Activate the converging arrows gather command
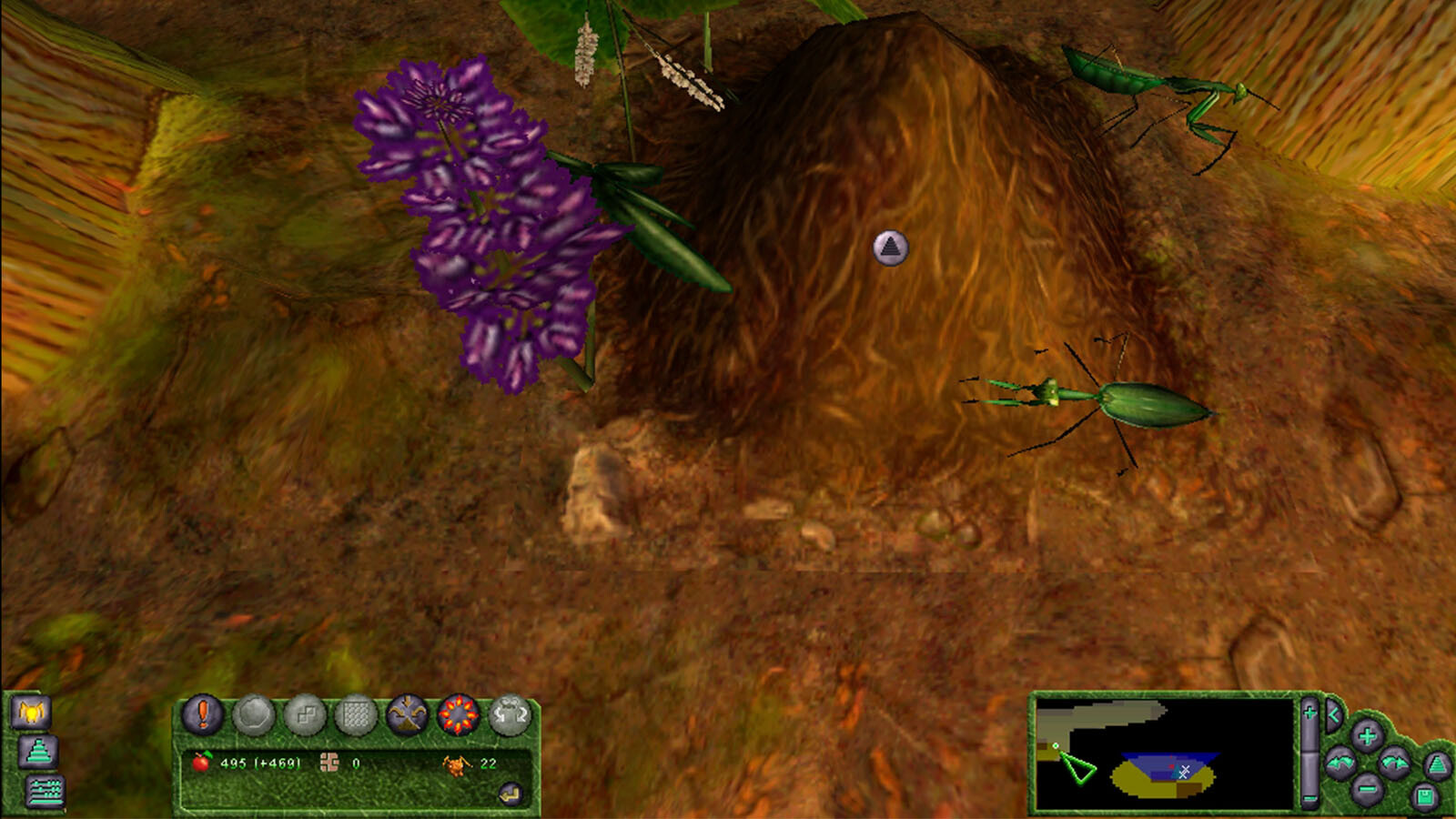This screenshot has width=1456, height=819. pos(407,715)
